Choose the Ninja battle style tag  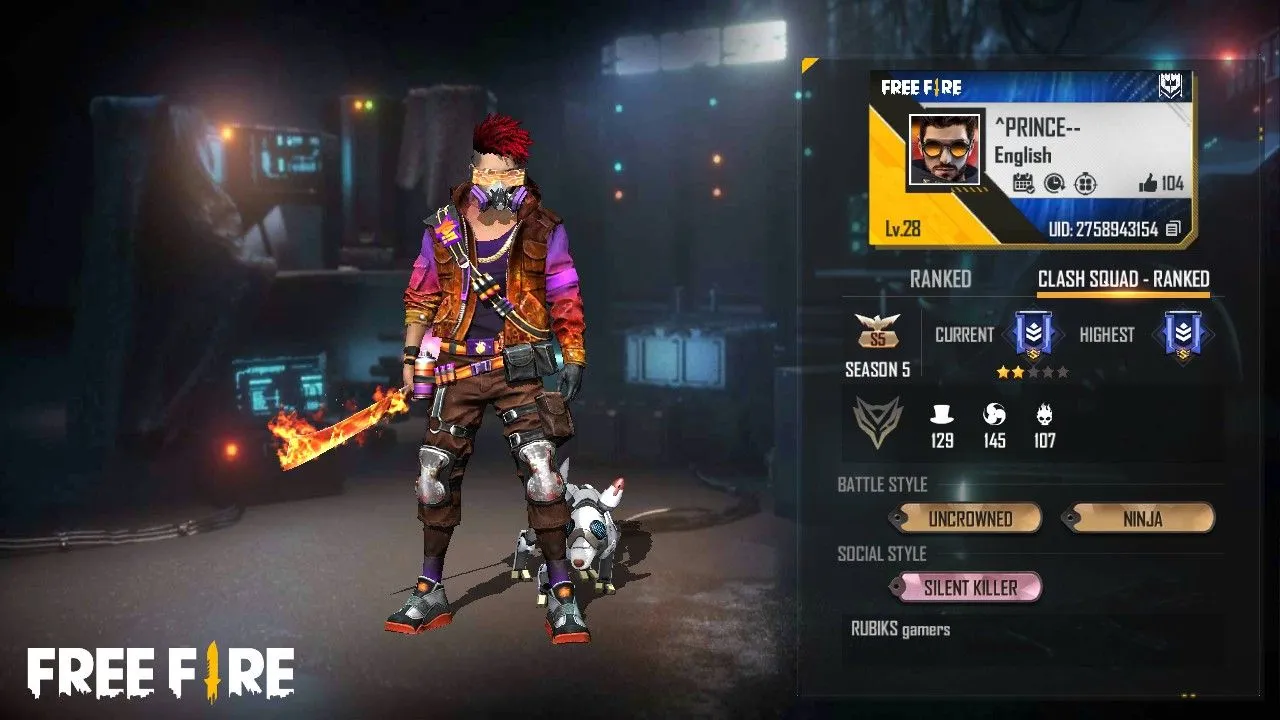(x=1142, y=518)
